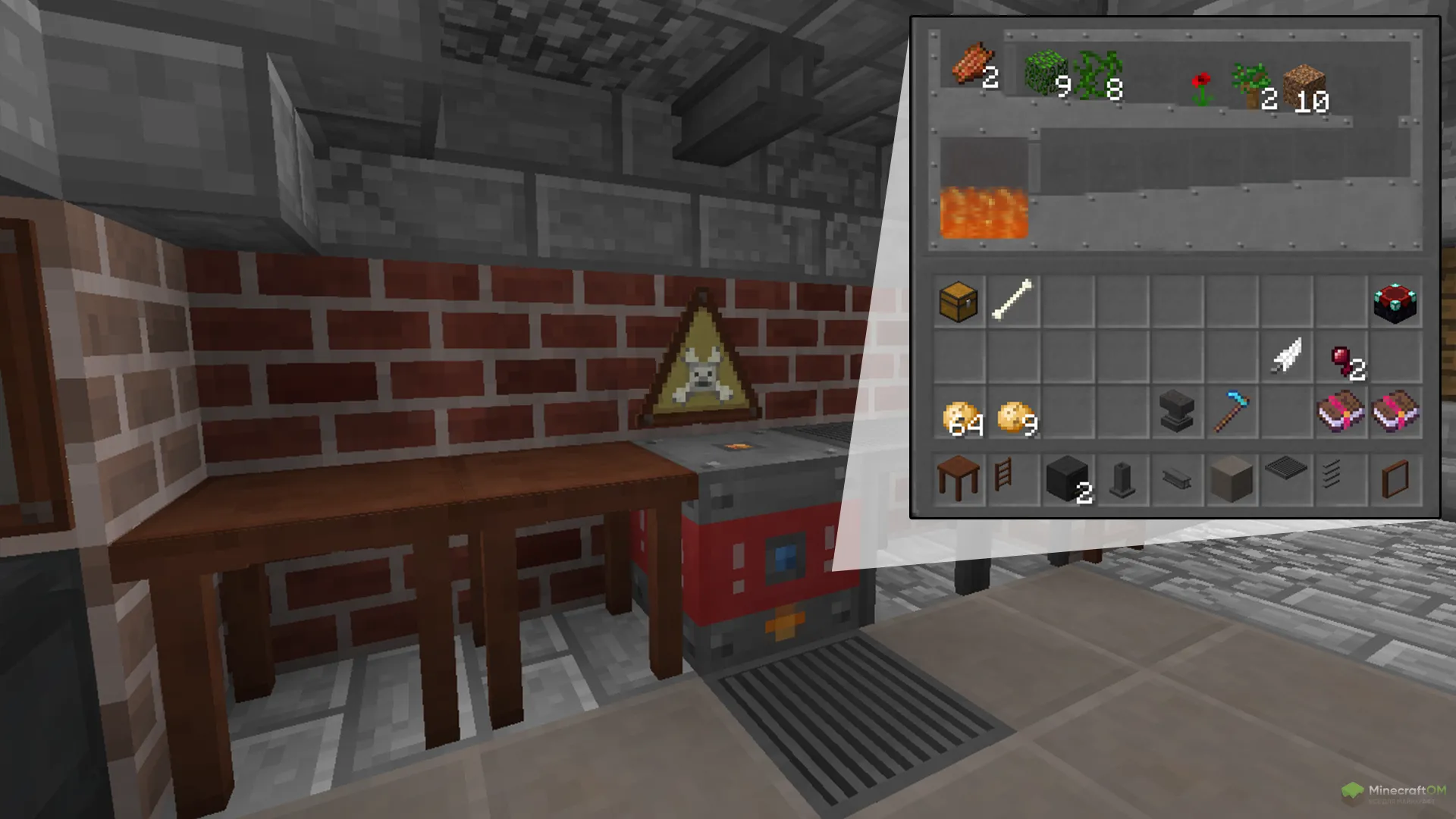Select the white feather item
This screenshot has width=1456, height=819.
(x=1286, y=356)
